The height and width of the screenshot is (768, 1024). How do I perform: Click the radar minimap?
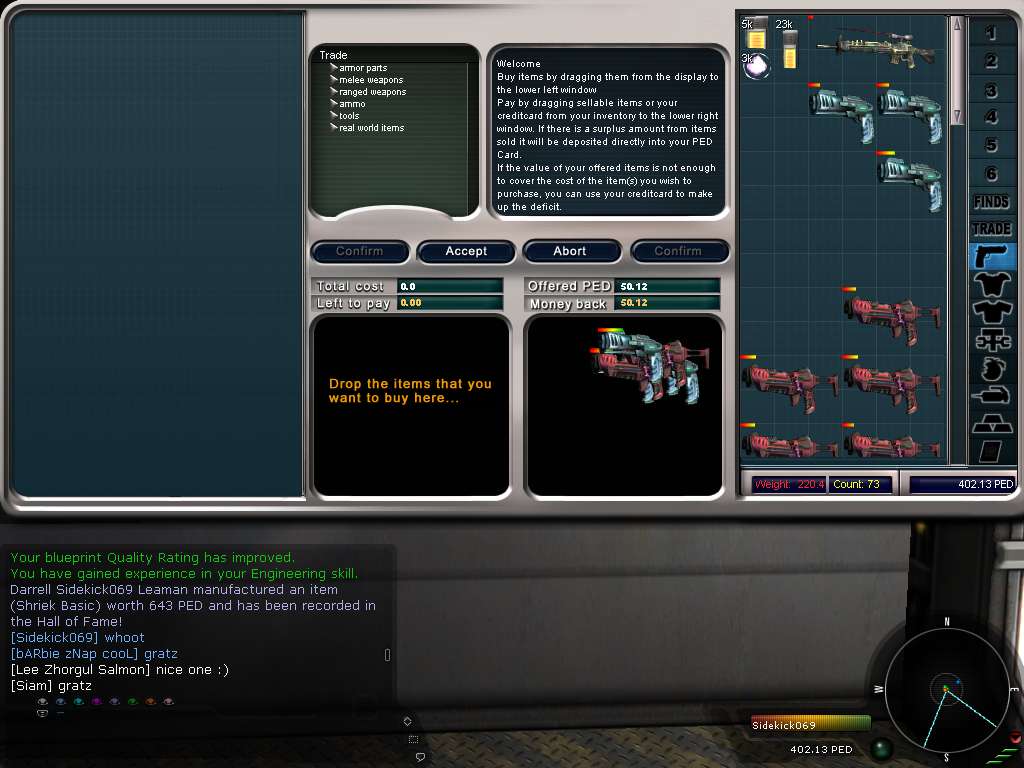tap(945, 689)
